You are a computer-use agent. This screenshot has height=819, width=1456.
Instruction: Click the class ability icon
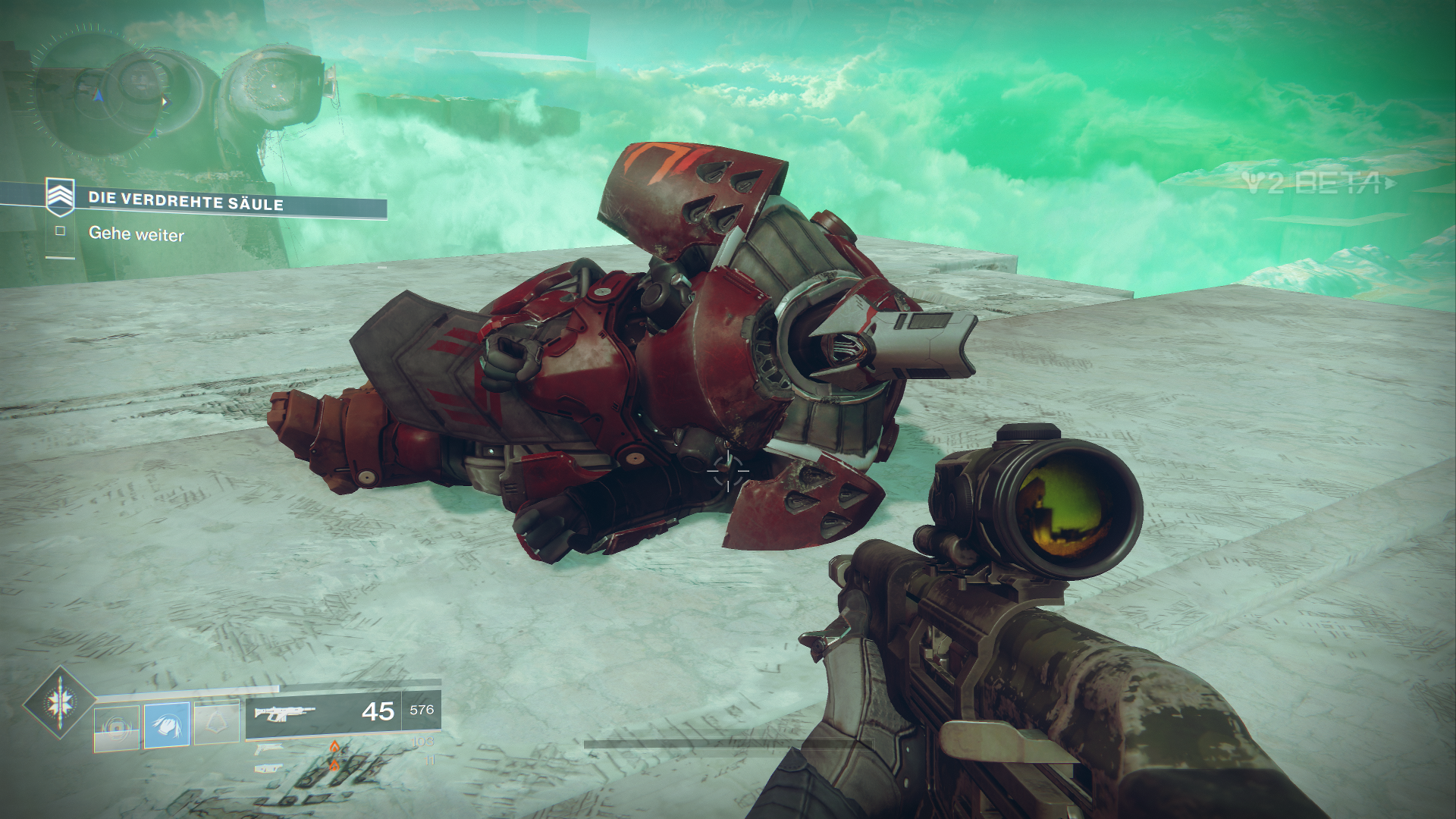point(216,723)
